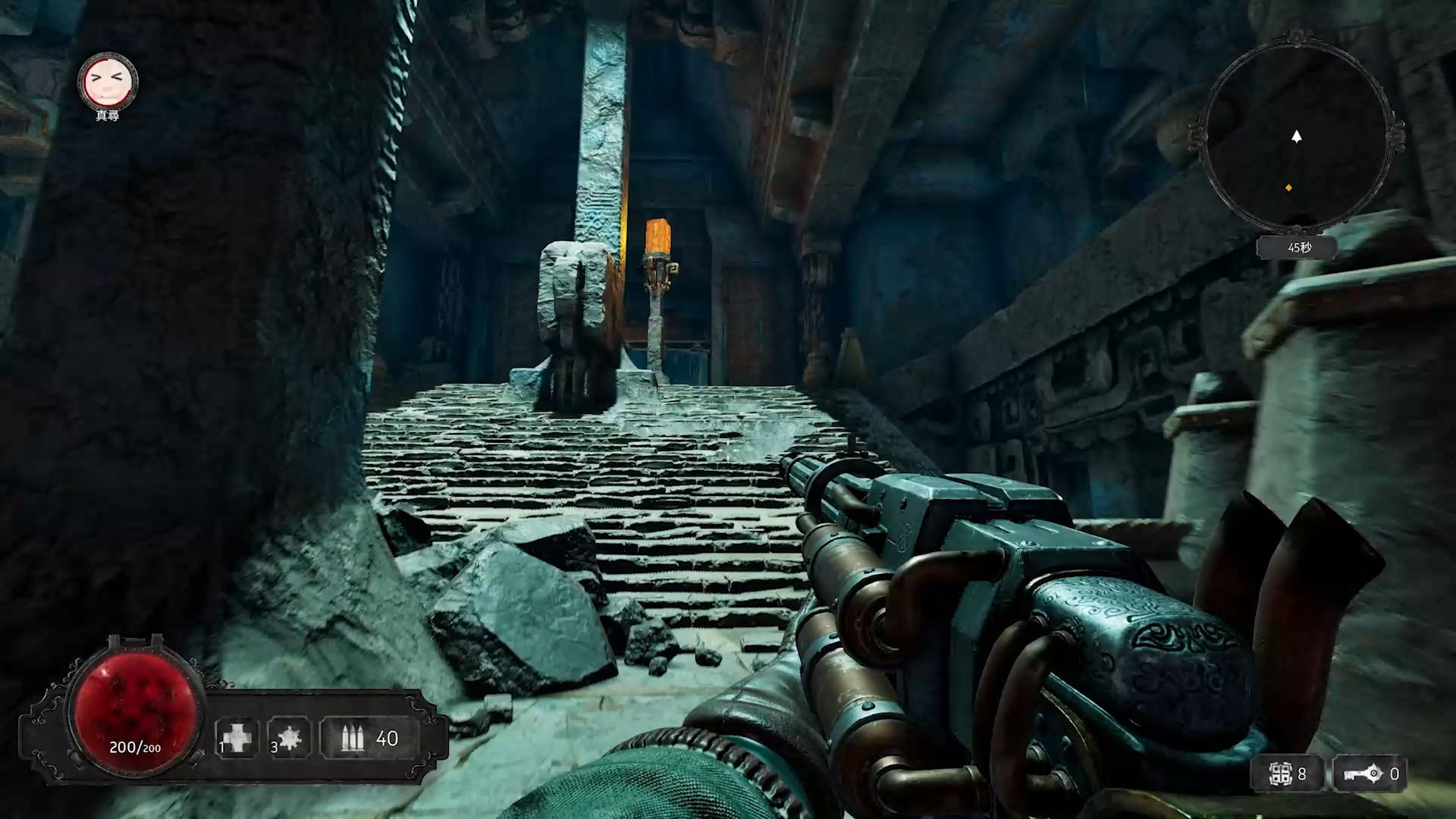
Task: Click the 真尋 player avatar
Action: click(108, 80)
